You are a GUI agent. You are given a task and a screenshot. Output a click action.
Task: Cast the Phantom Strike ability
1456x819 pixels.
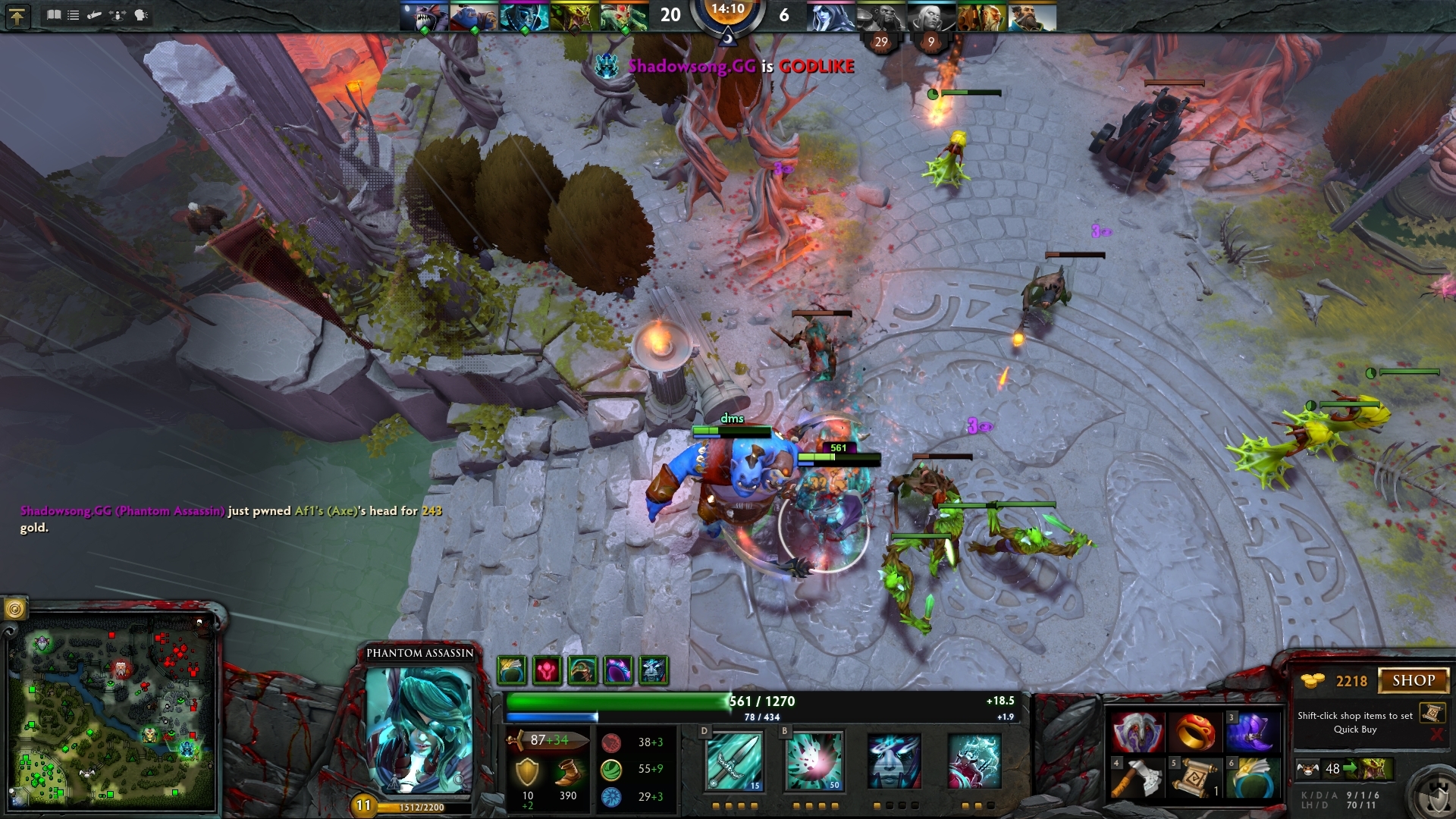[814, 761]
